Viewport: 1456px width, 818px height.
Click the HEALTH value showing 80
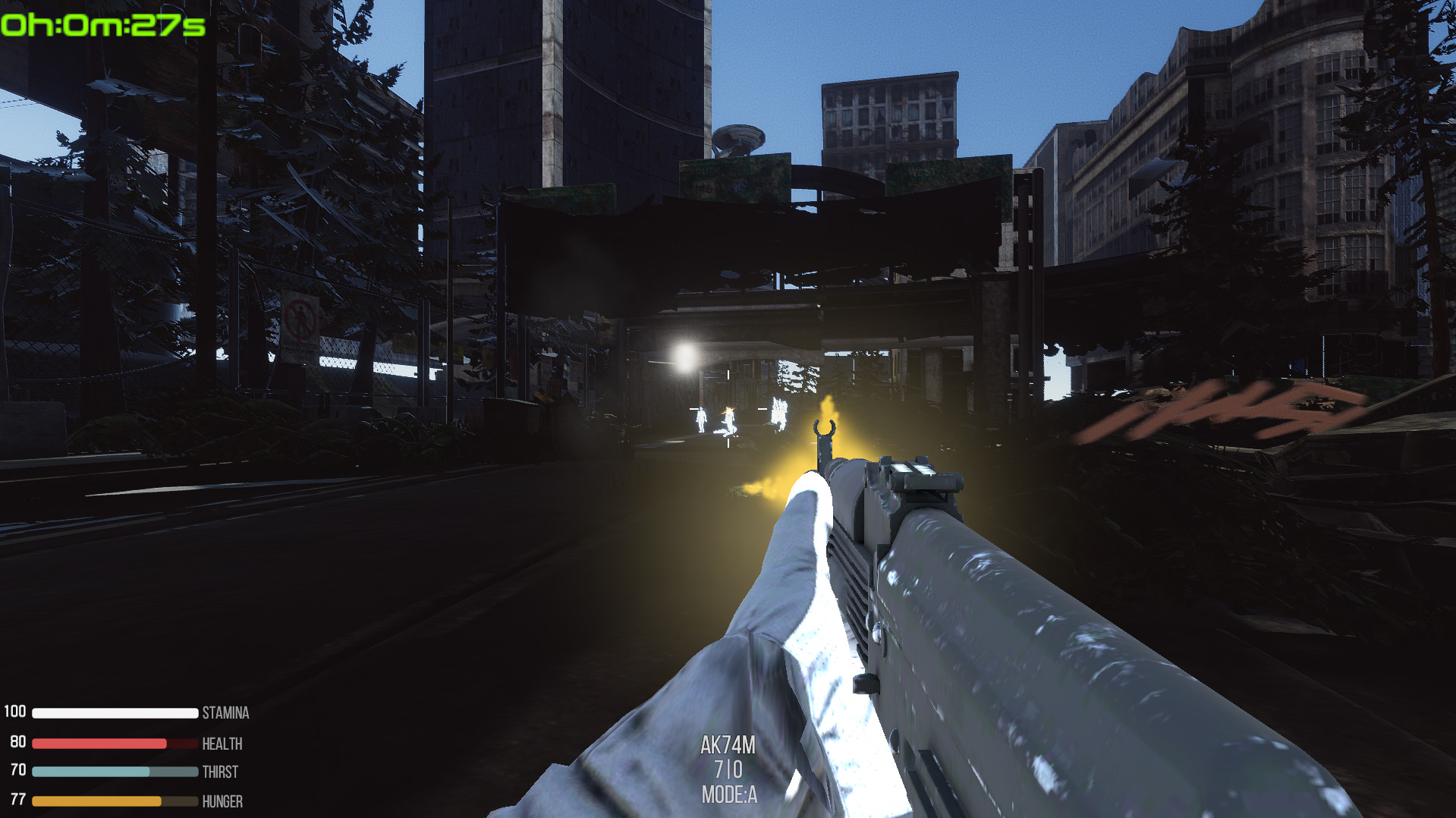tap(17, 743)
